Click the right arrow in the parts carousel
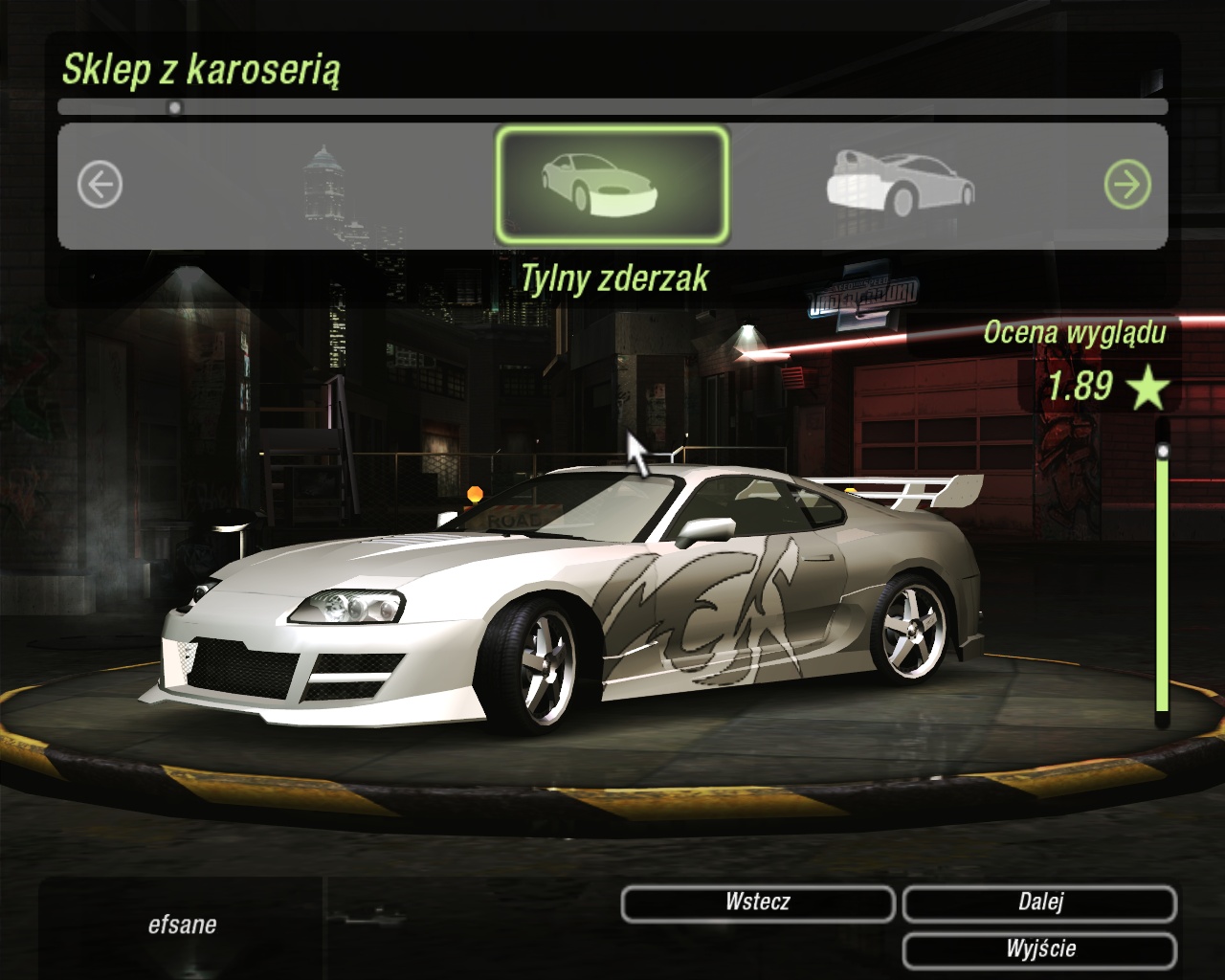Screen dimensions: 1225x980 (x=1127, y=185)
